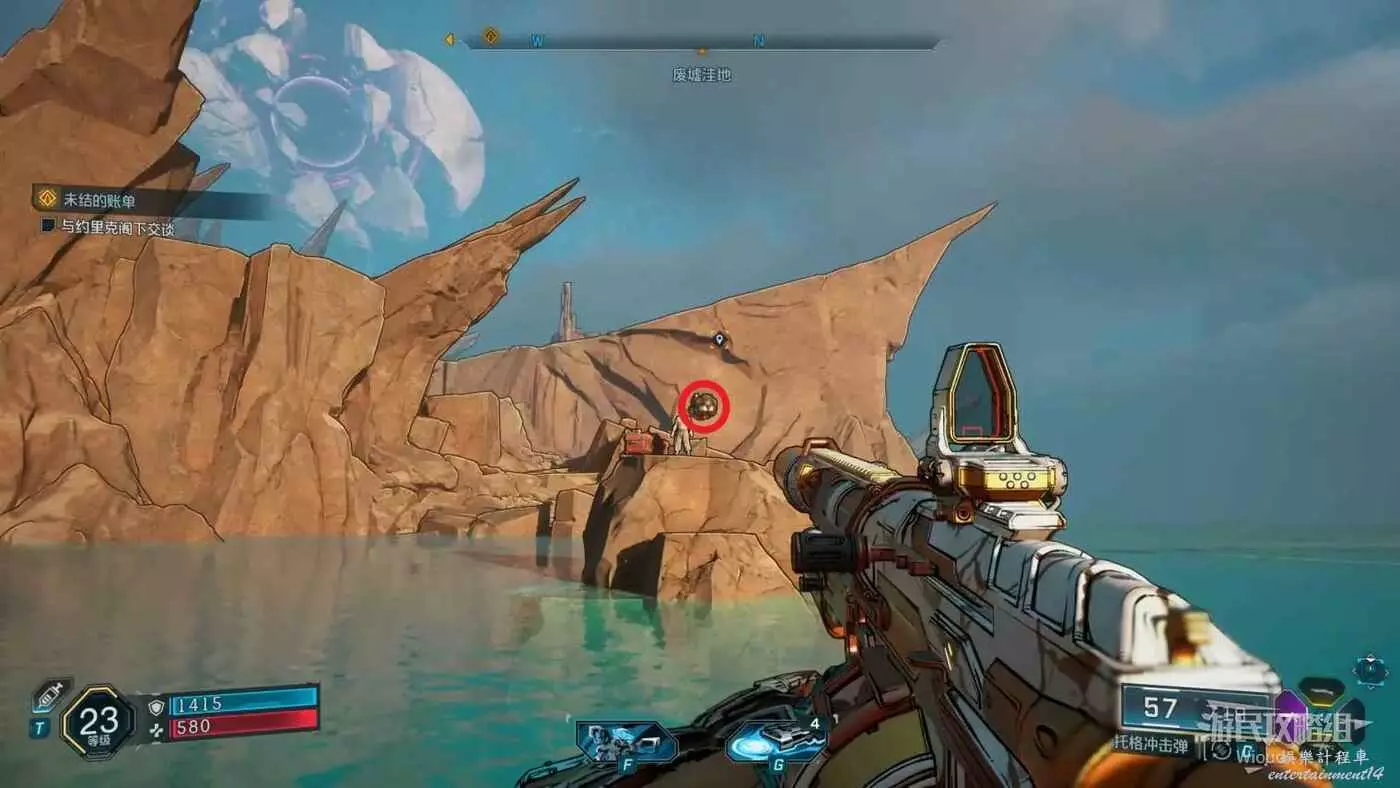This screenshot has height=788, width=1400.
Task: Use the syringe repair kit icon
Action: click(50, 696)
